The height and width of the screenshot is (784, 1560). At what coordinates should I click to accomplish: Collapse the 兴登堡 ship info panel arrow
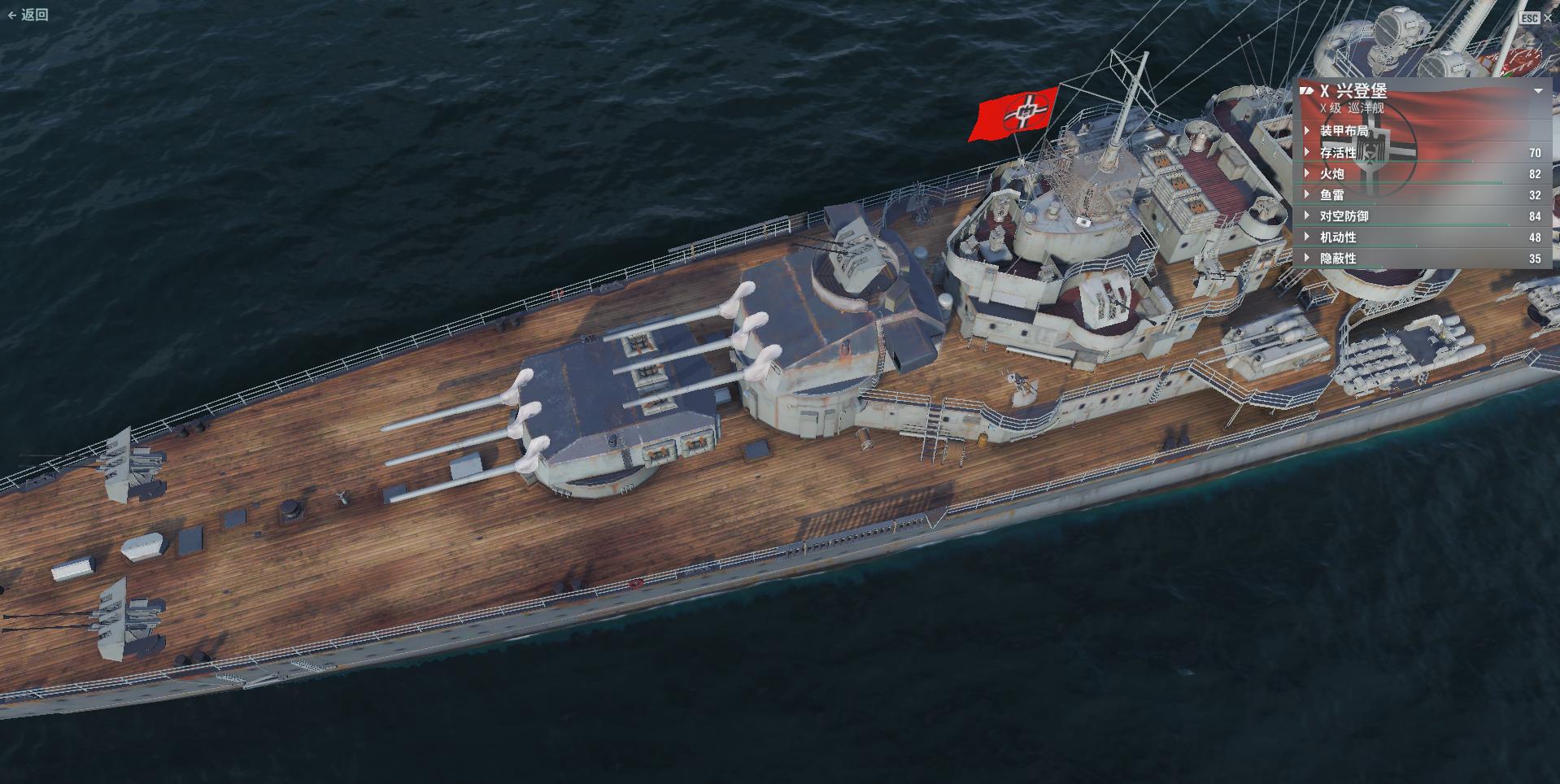1538,91
